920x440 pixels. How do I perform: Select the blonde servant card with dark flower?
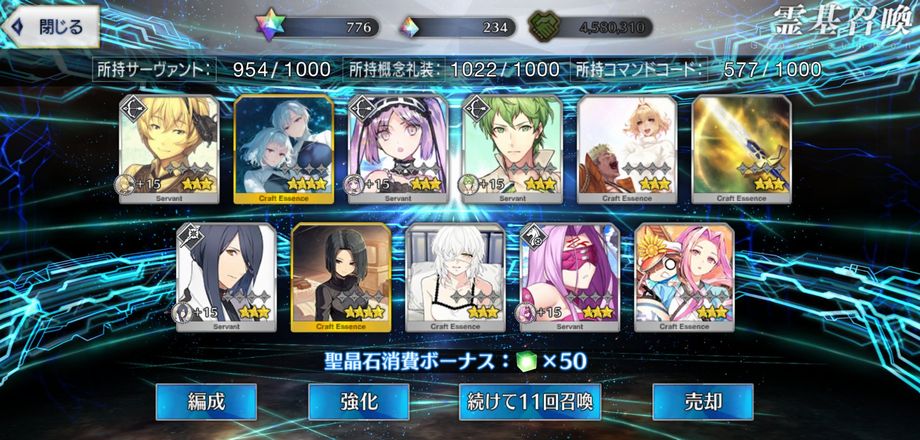160,150
